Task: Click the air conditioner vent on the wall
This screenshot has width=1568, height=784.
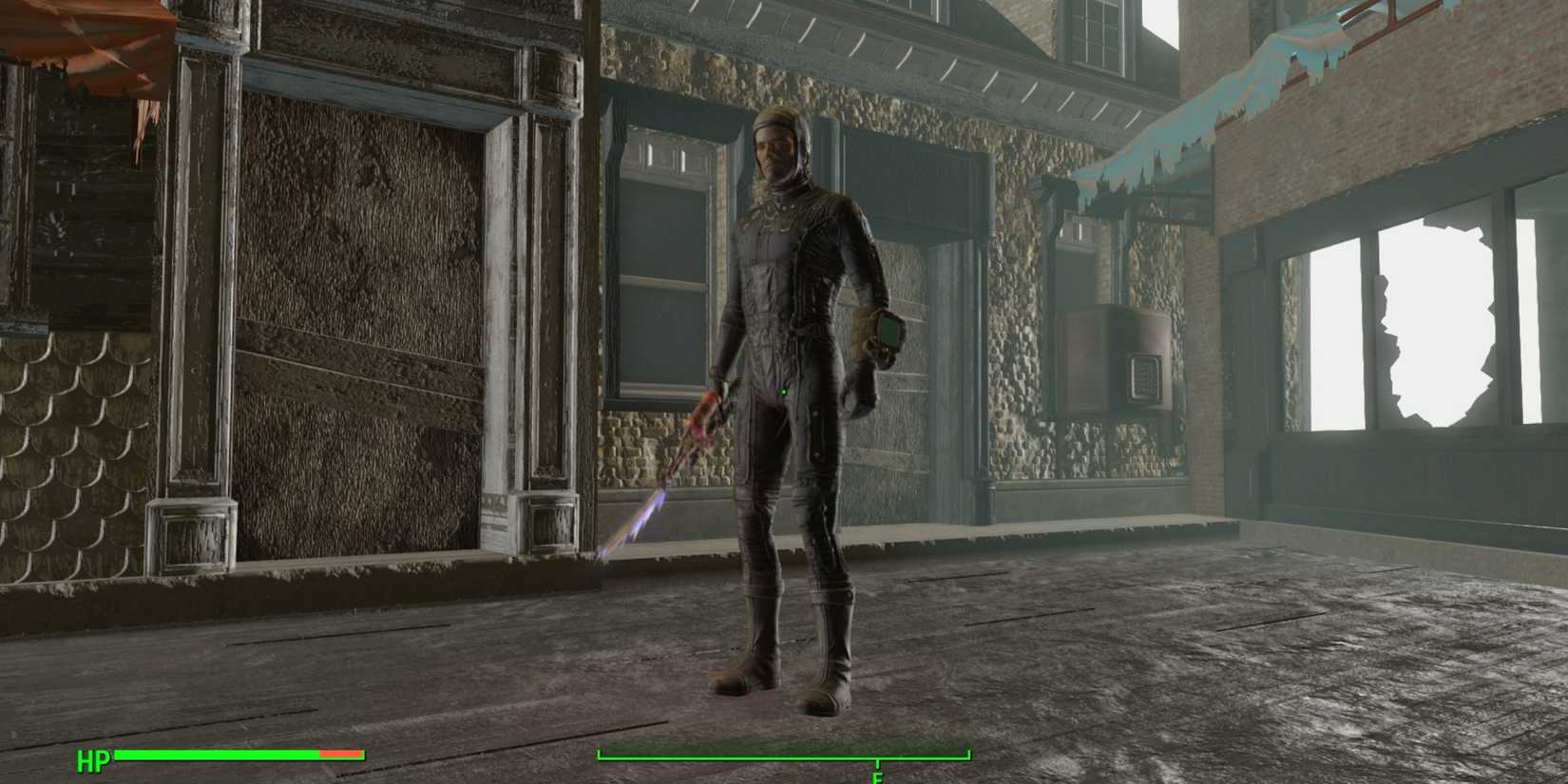Action: pos(1145,375)
